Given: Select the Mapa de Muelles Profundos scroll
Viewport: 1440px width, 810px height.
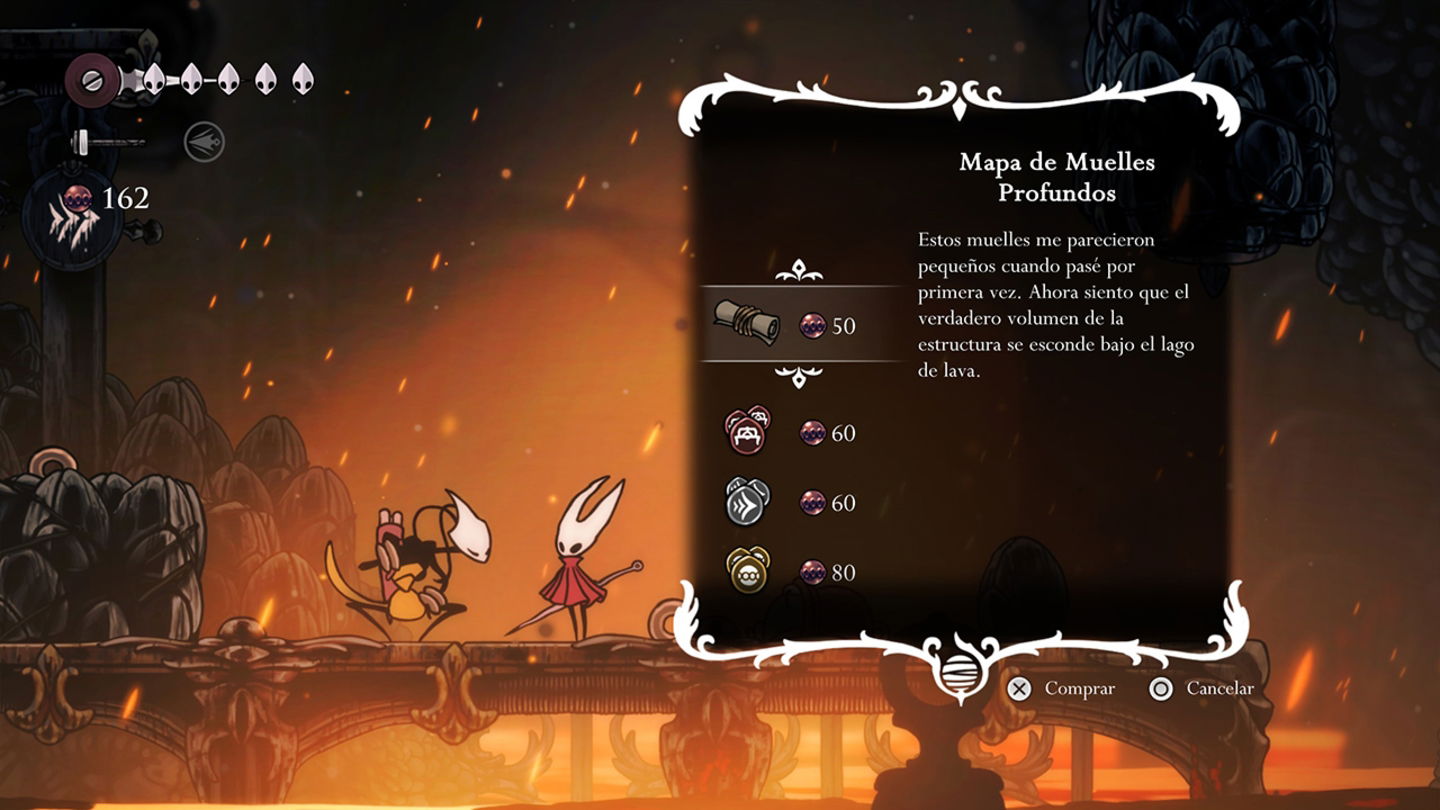Looking at the screenshot, I should [746, 323].
